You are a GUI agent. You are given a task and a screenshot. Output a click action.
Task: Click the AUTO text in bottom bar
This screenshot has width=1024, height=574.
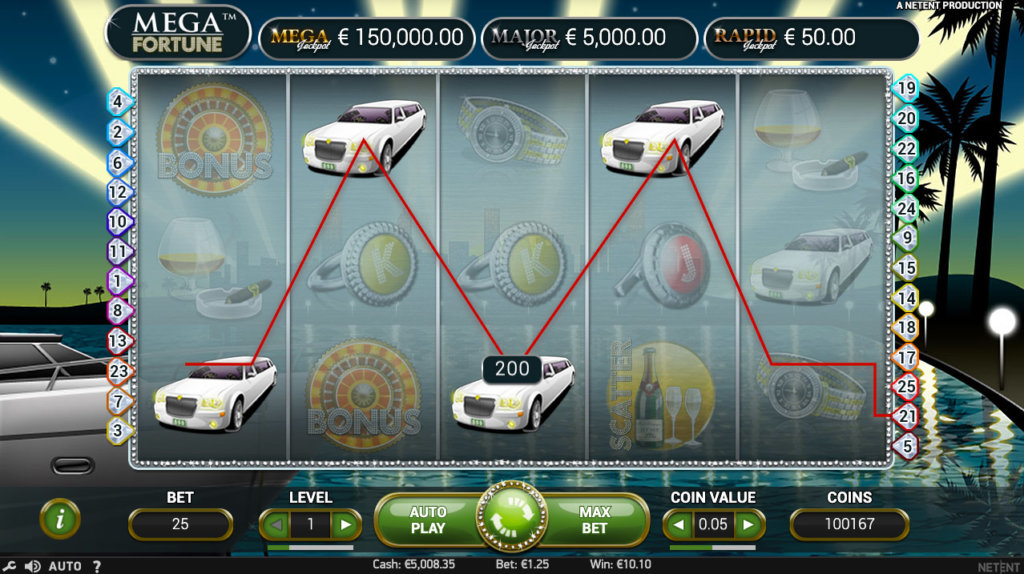[x=65, y=566]
